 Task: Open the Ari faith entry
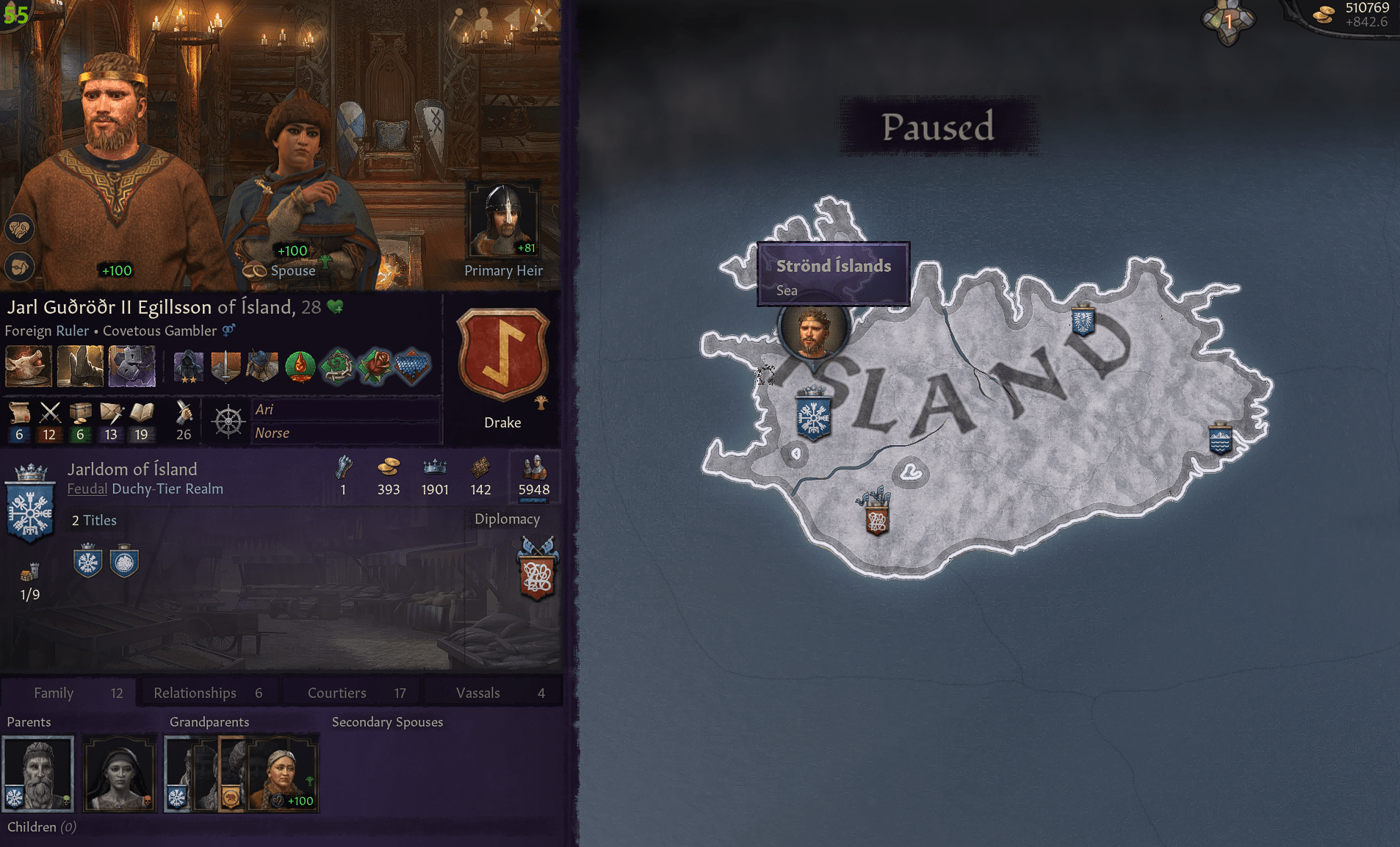pyautogui.click(x=264, y=410)
